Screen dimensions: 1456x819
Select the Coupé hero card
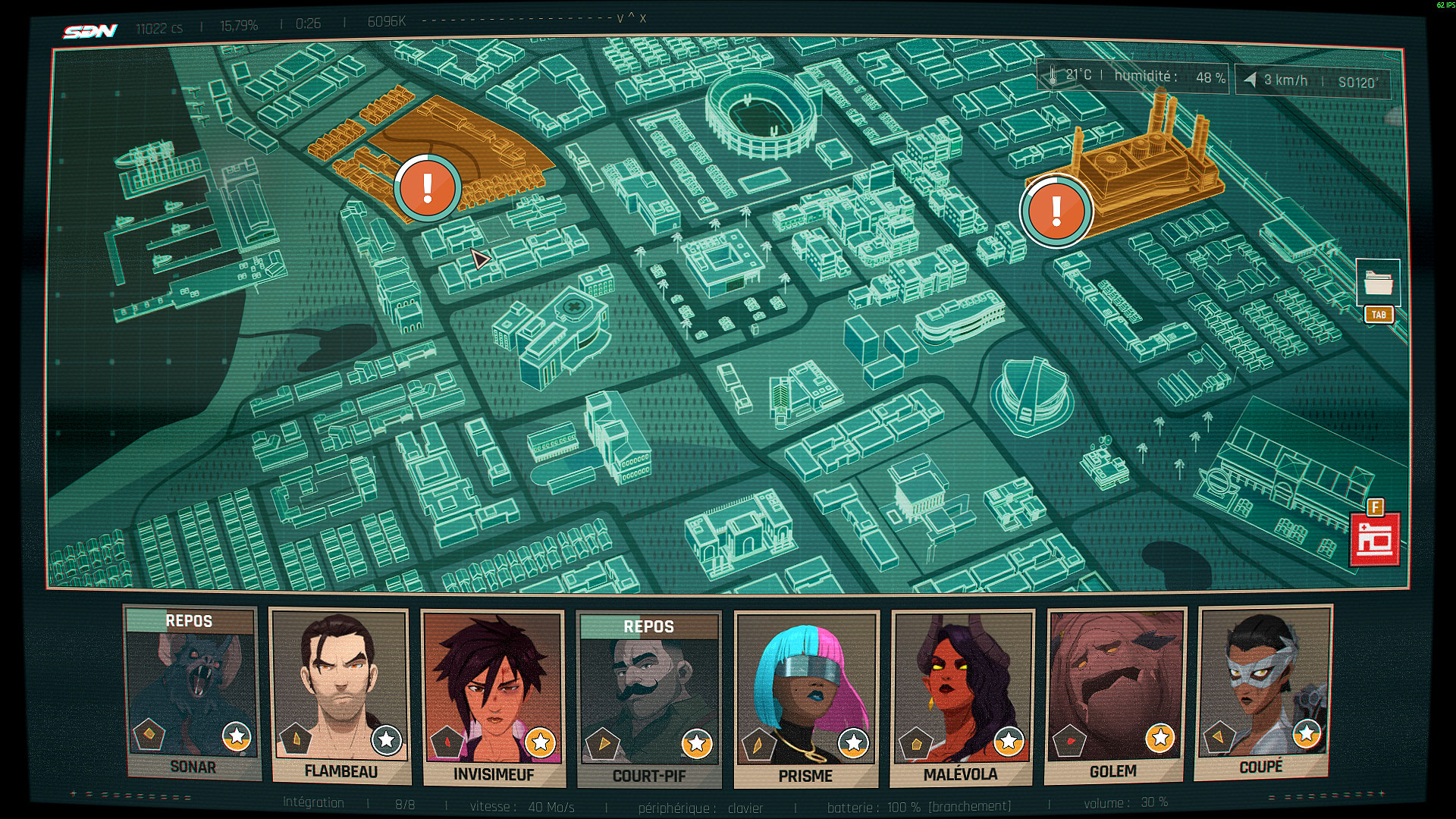point(1262,692)
